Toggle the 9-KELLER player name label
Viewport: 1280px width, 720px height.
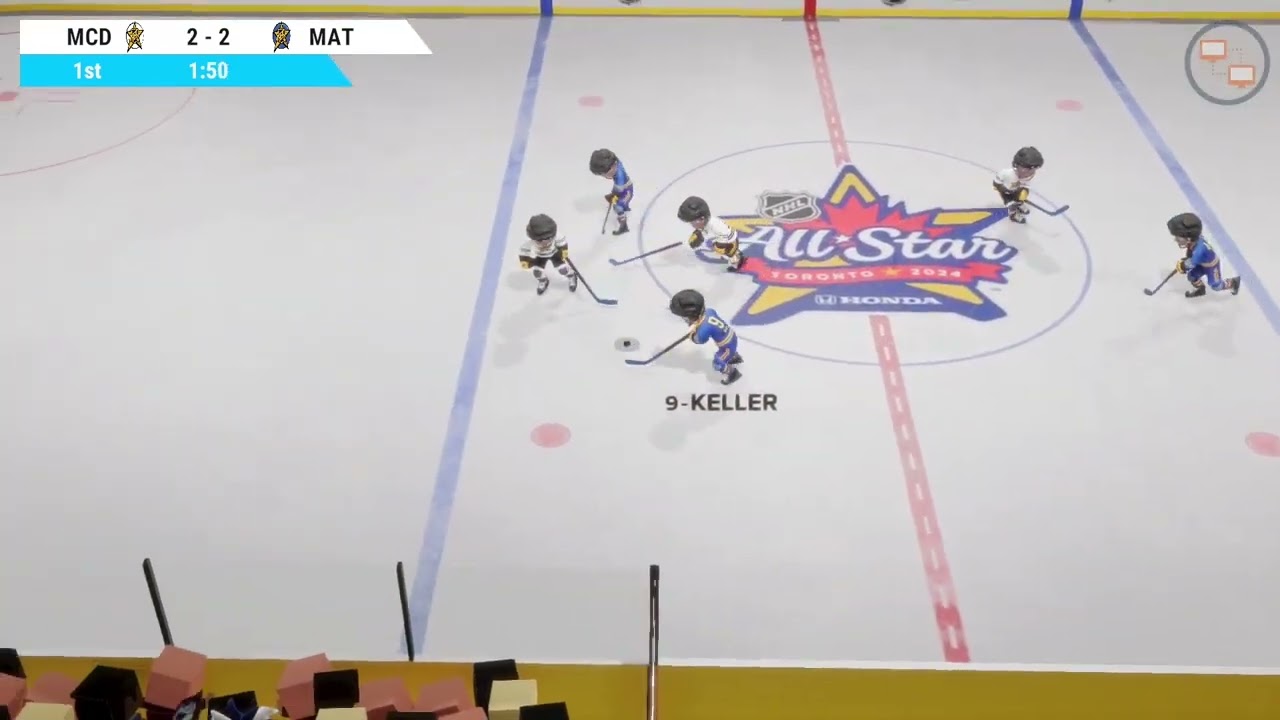[x=721, y=403]
